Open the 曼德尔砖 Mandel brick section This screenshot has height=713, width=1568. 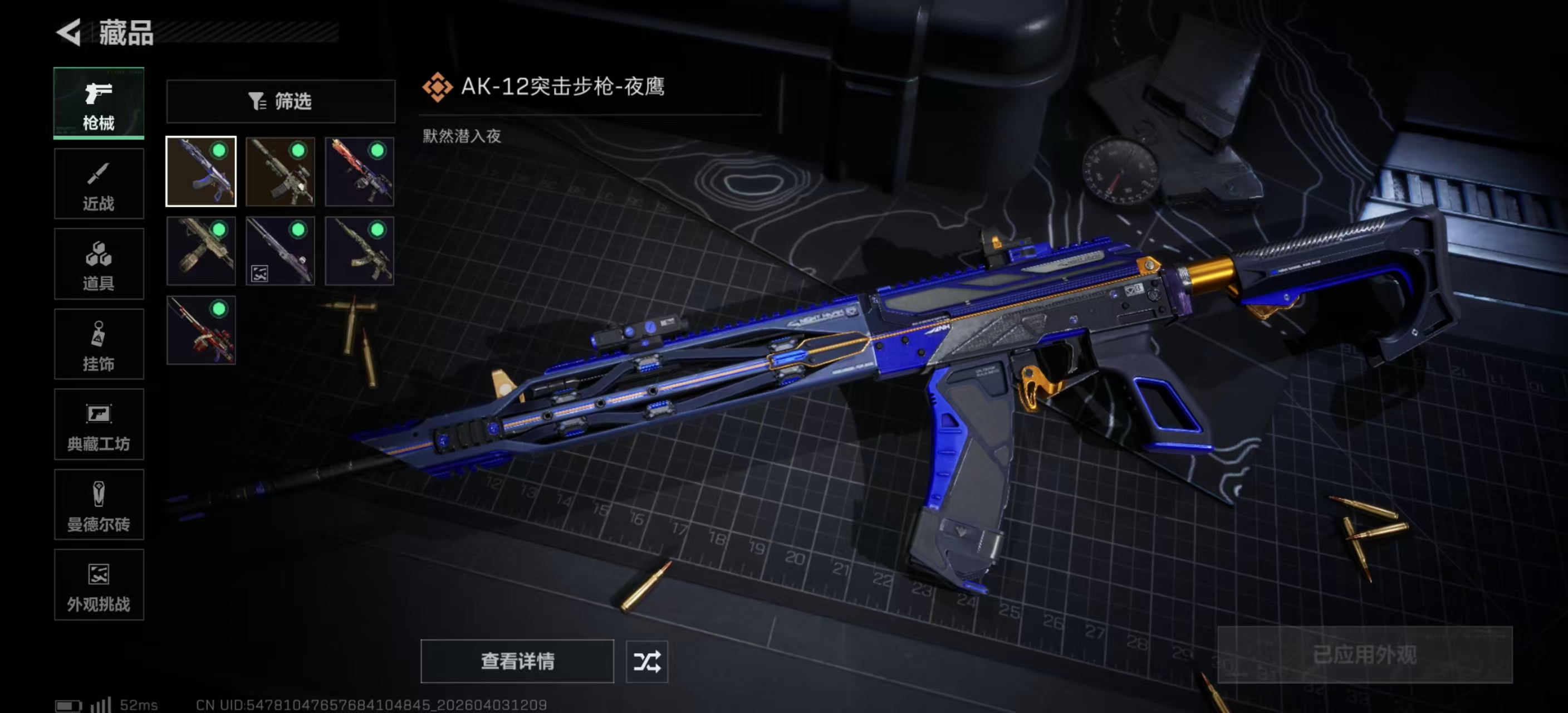[x=99, y=505]
